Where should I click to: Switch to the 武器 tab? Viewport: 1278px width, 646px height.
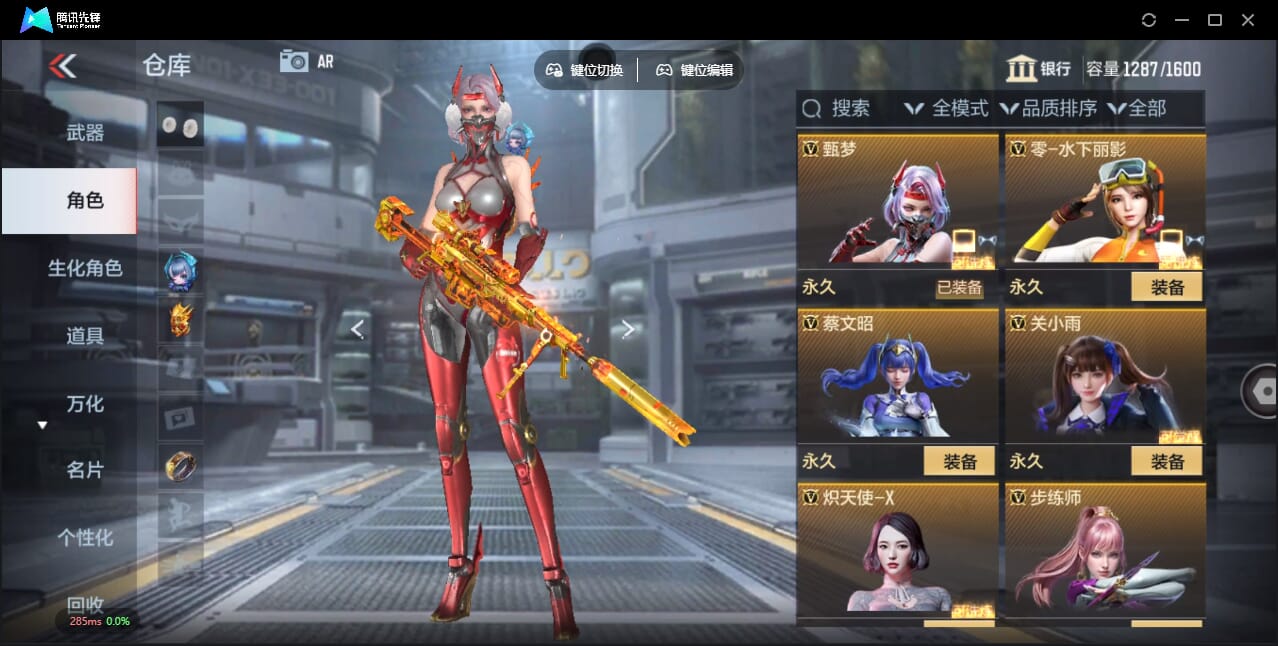click(85, 132)
